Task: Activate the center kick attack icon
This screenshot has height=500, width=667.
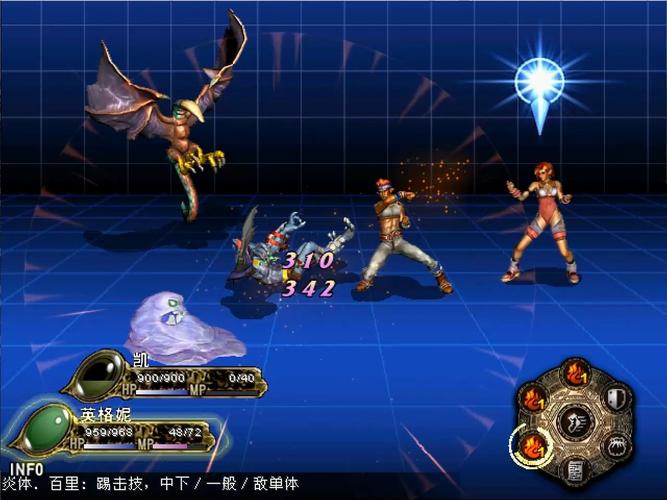Action: (x=574, y=421)
